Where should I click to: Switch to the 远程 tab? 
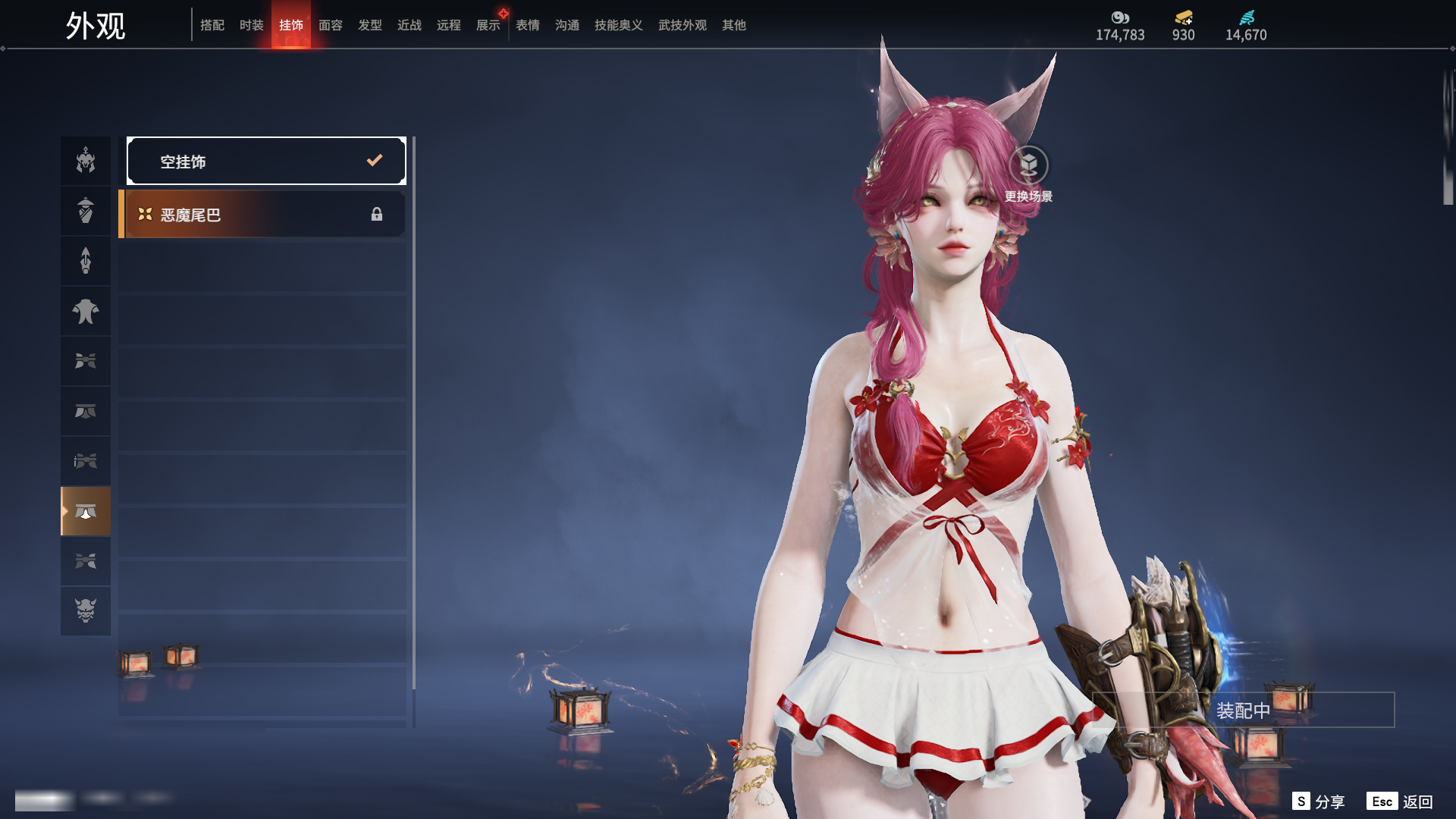449,25
